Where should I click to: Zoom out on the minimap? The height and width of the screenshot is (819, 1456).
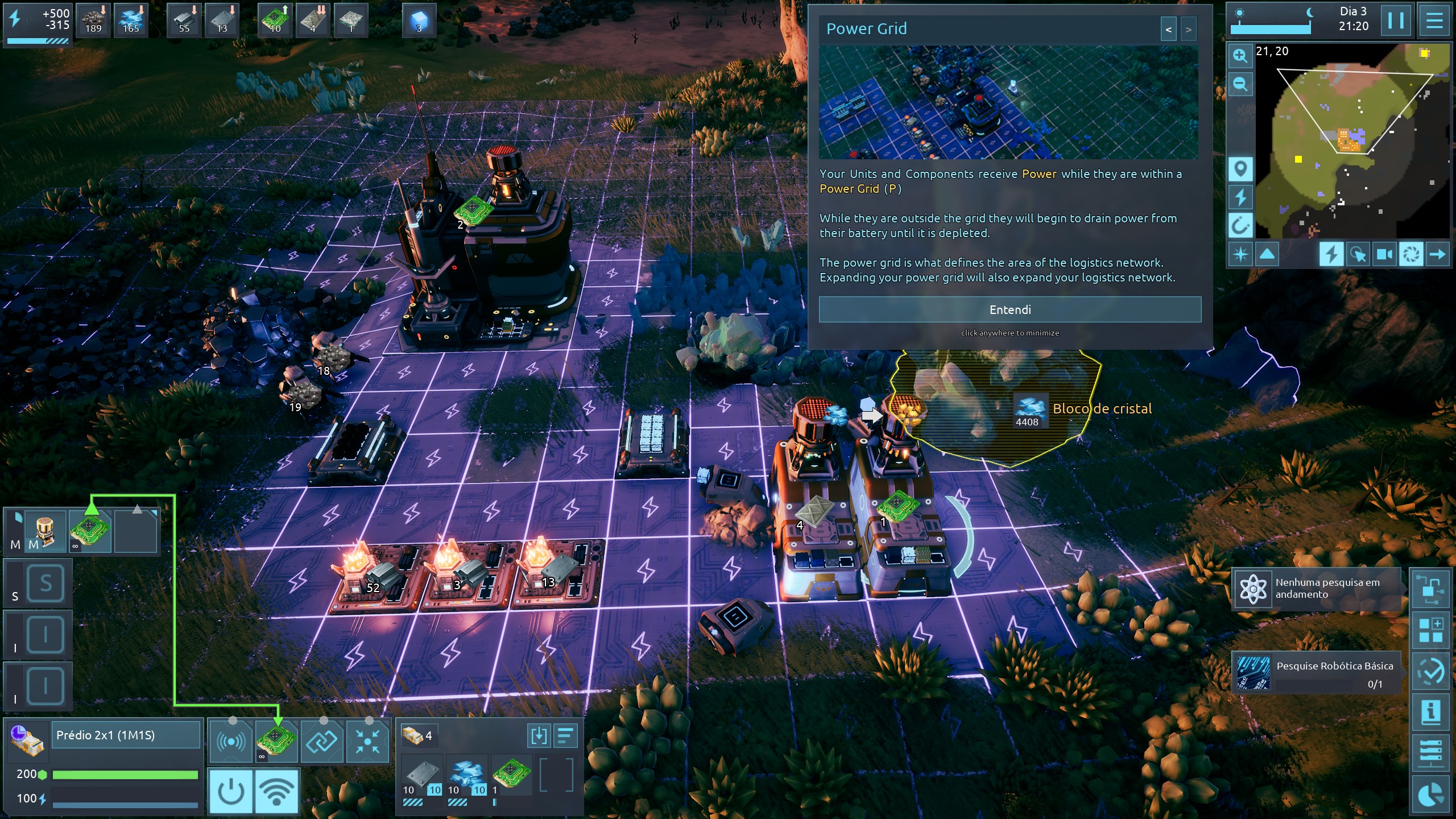click(x=1240, y=85)
